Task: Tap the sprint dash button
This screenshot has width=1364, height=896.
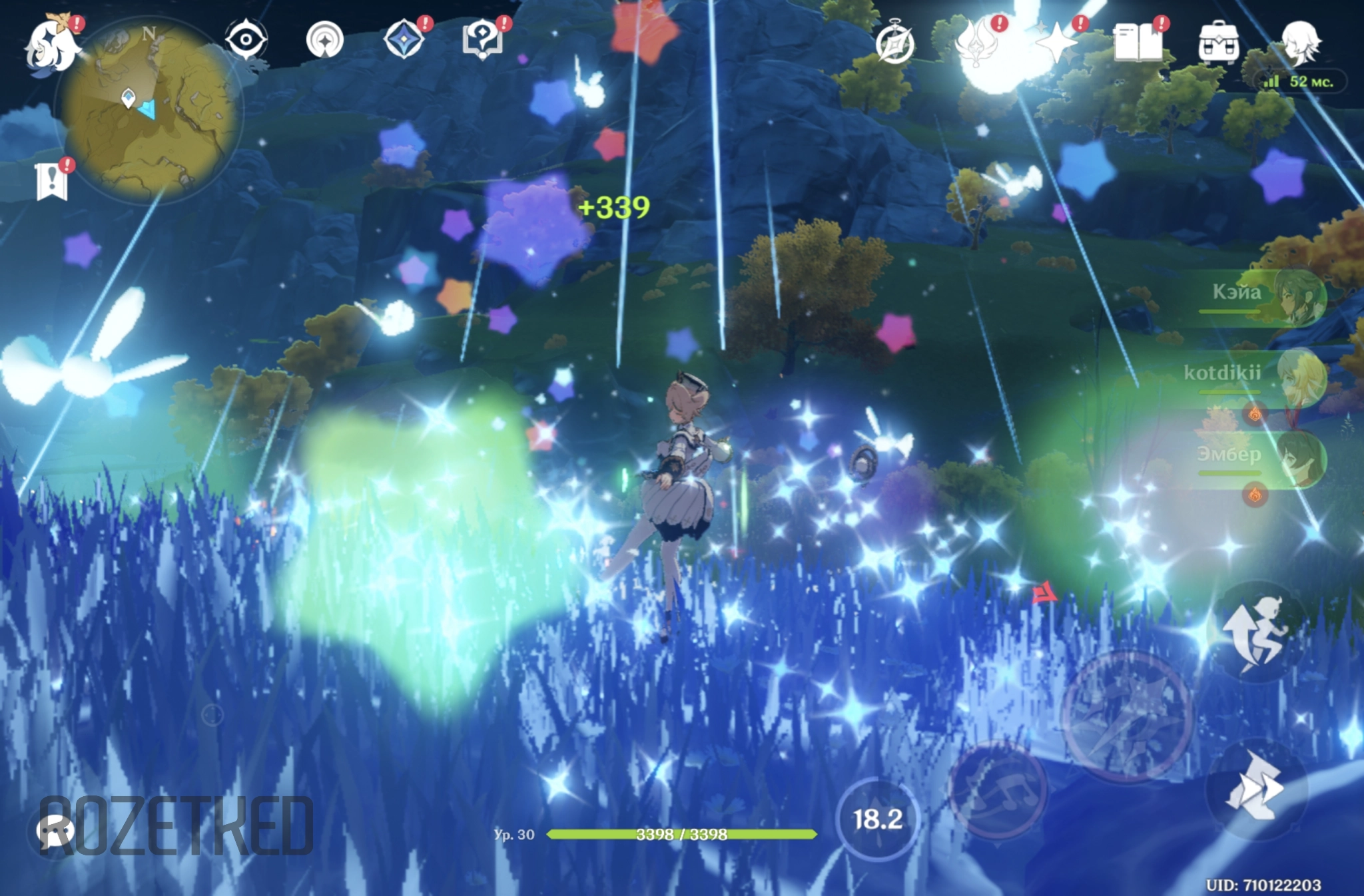Action: 1255,789
